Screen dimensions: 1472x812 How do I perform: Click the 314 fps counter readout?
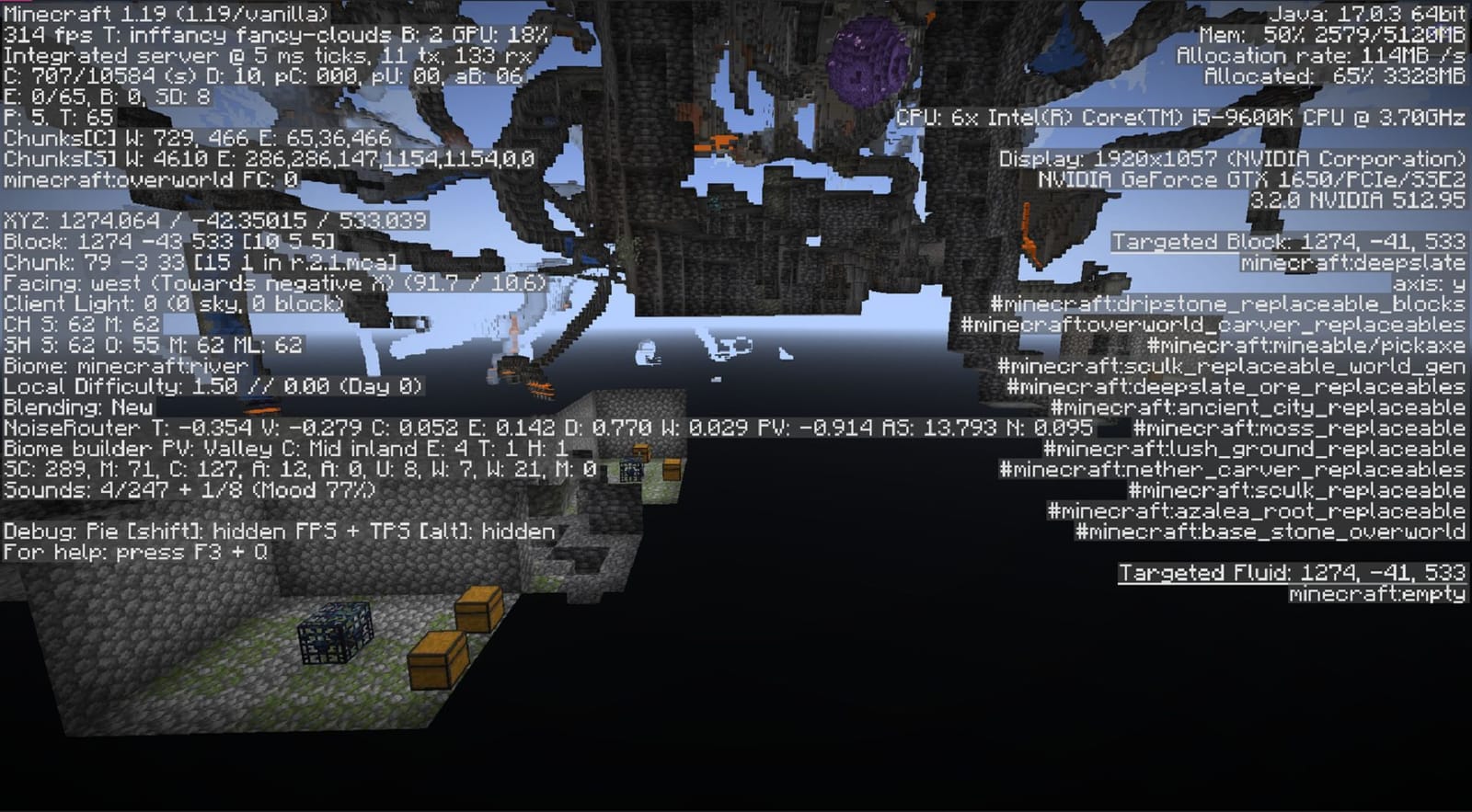[55, 33]
